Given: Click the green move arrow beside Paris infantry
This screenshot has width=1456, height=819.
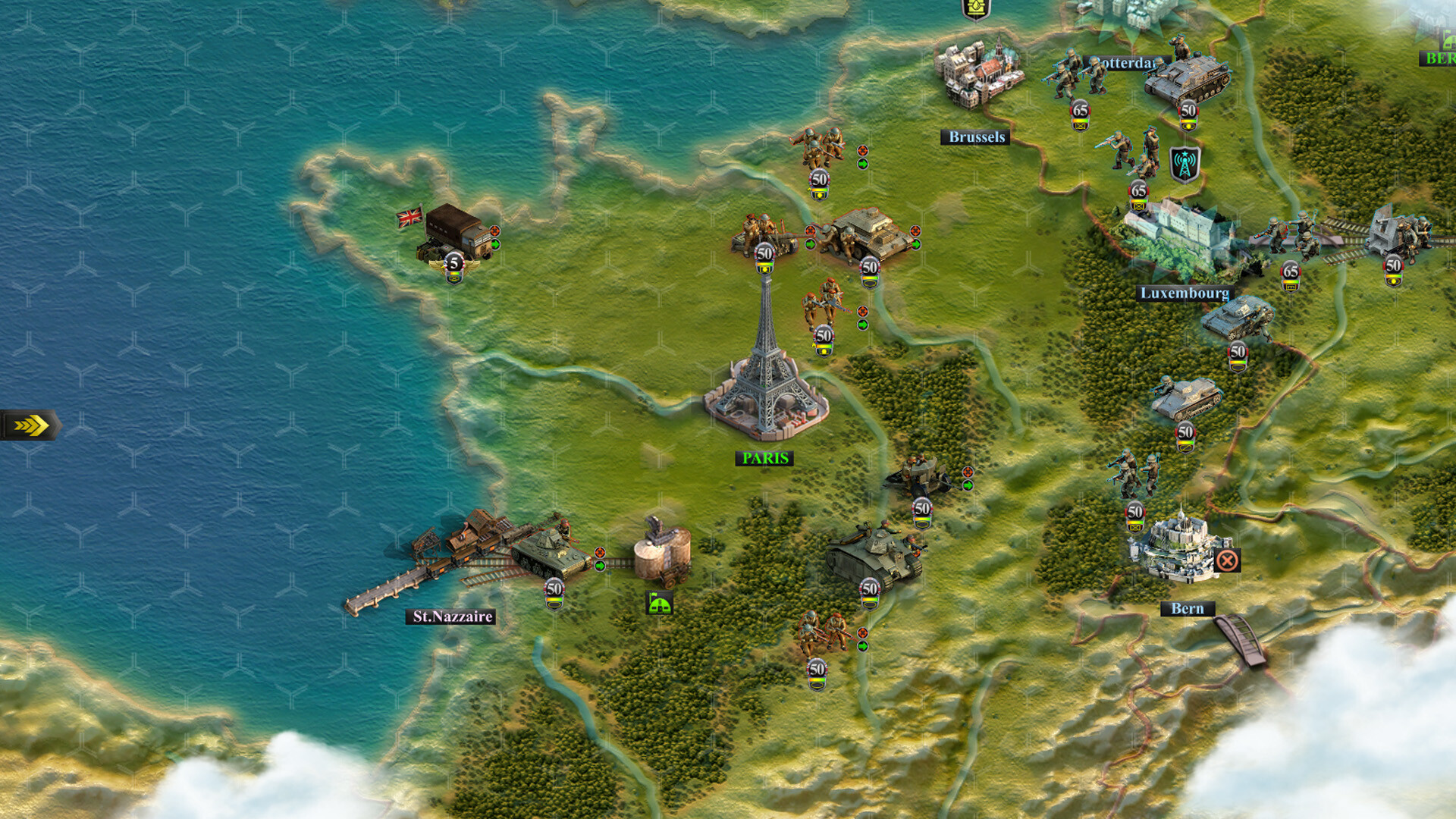Looking at the screenshot, I should tap(862, 326).
